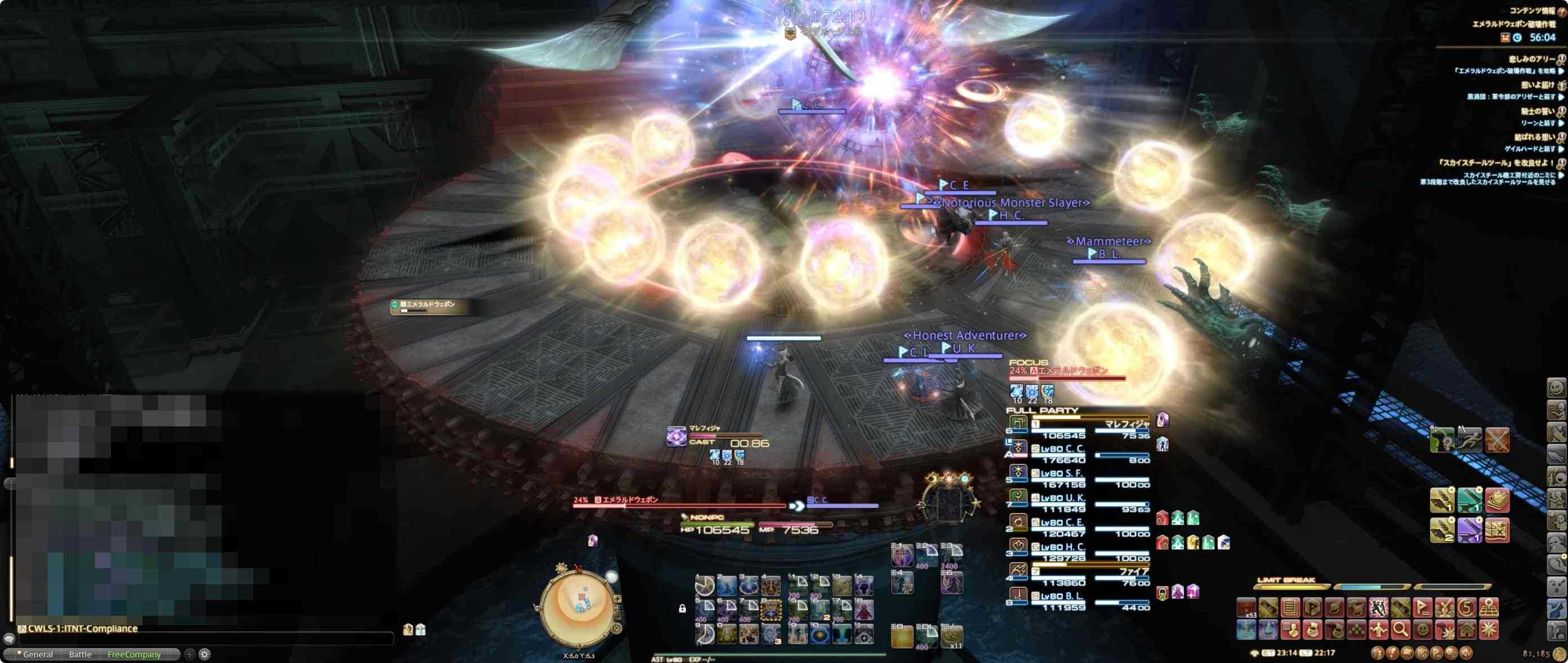Open the journal clipboard icon in the main menu
Image resolution: width=1568 pixels, height=663 pixels.
[1290, 610]
